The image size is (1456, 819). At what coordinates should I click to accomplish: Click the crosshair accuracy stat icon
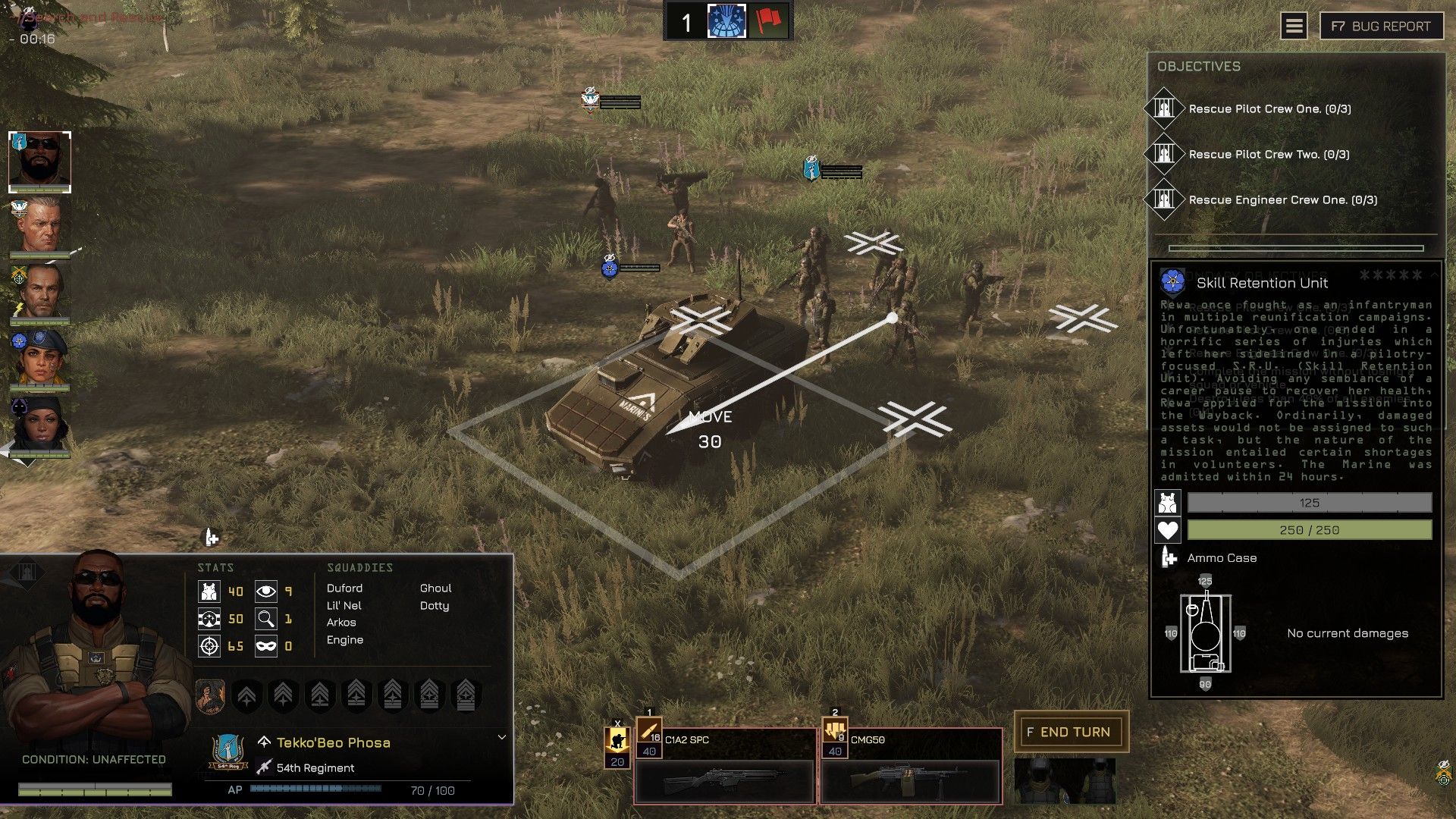(209, 646)
